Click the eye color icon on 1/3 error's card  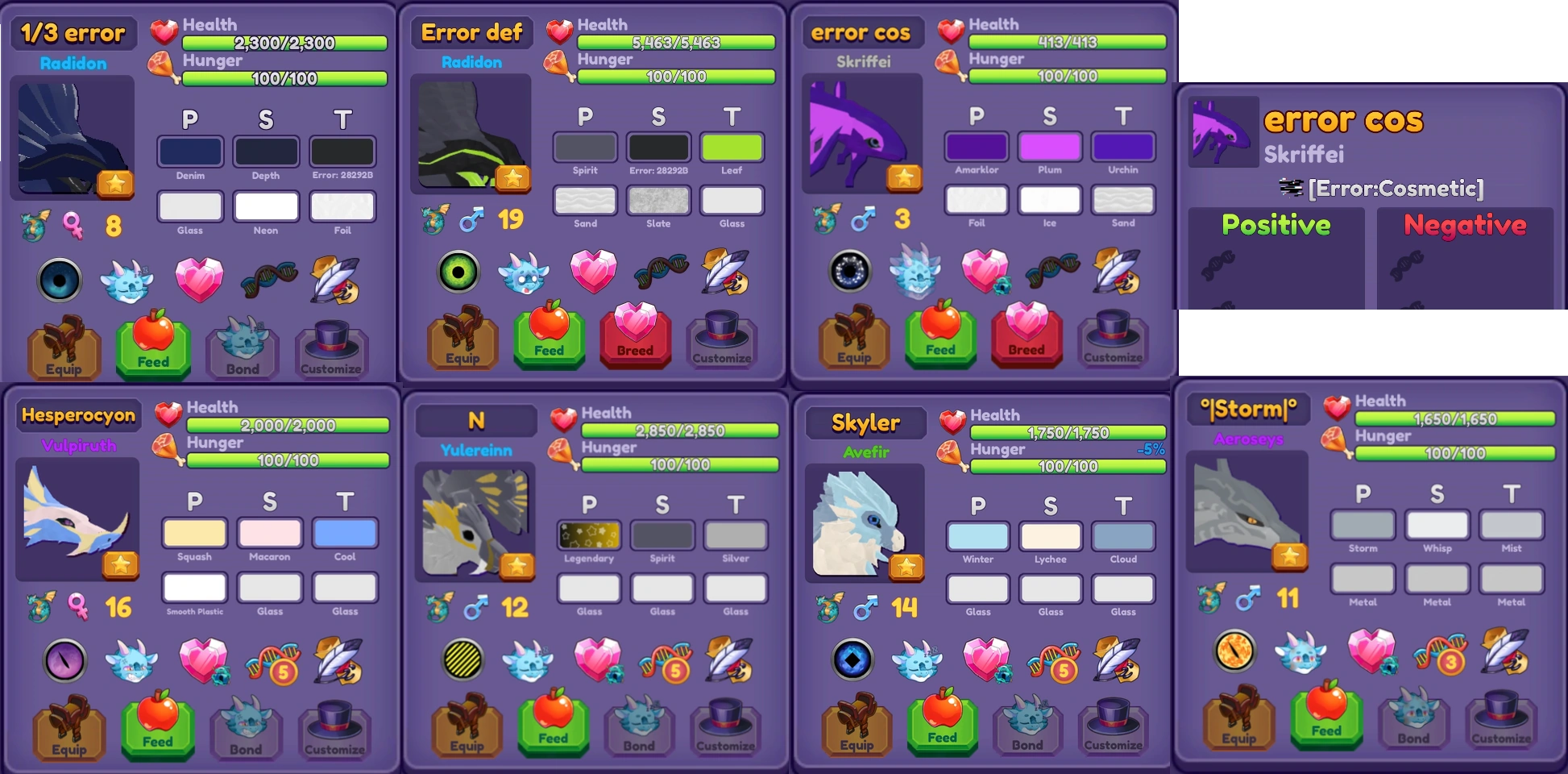[60, 280]
